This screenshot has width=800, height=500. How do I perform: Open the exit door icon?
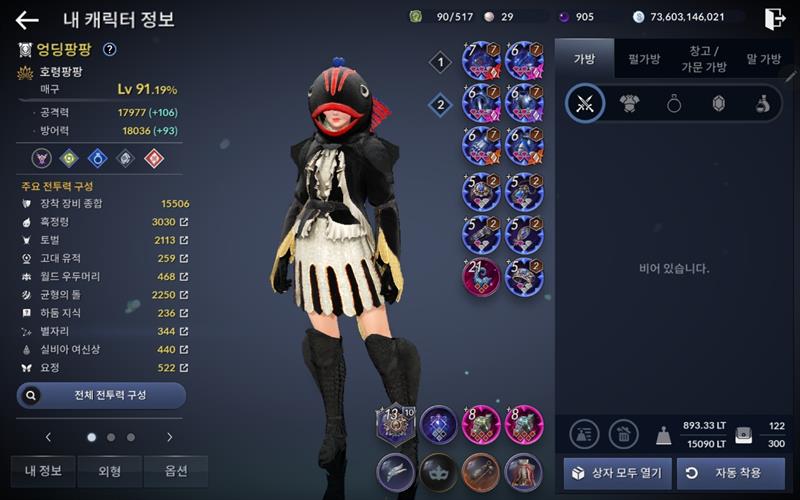coord(774,18)
